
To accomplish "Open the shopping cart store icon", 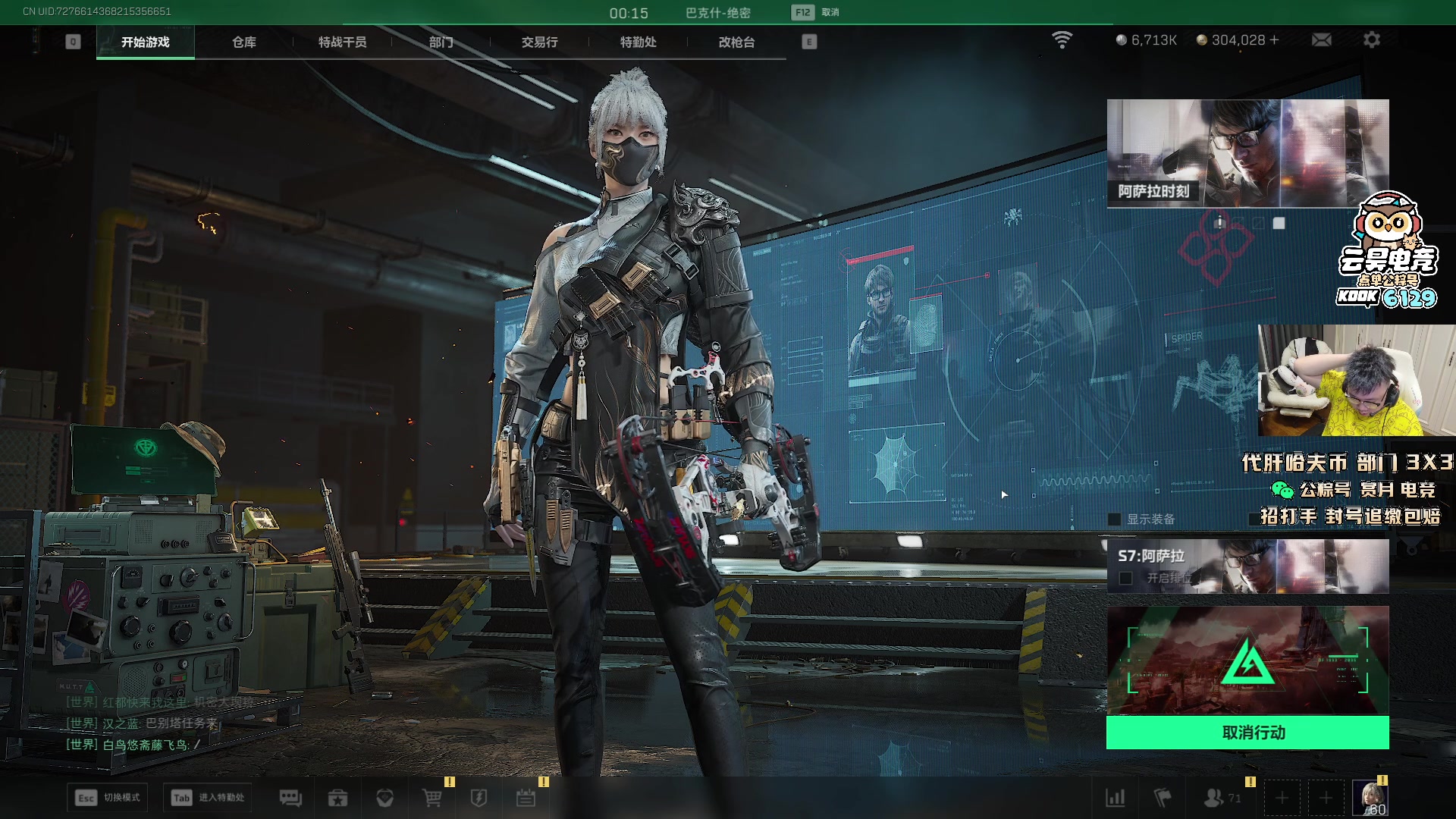I will [x=431, y=798].
